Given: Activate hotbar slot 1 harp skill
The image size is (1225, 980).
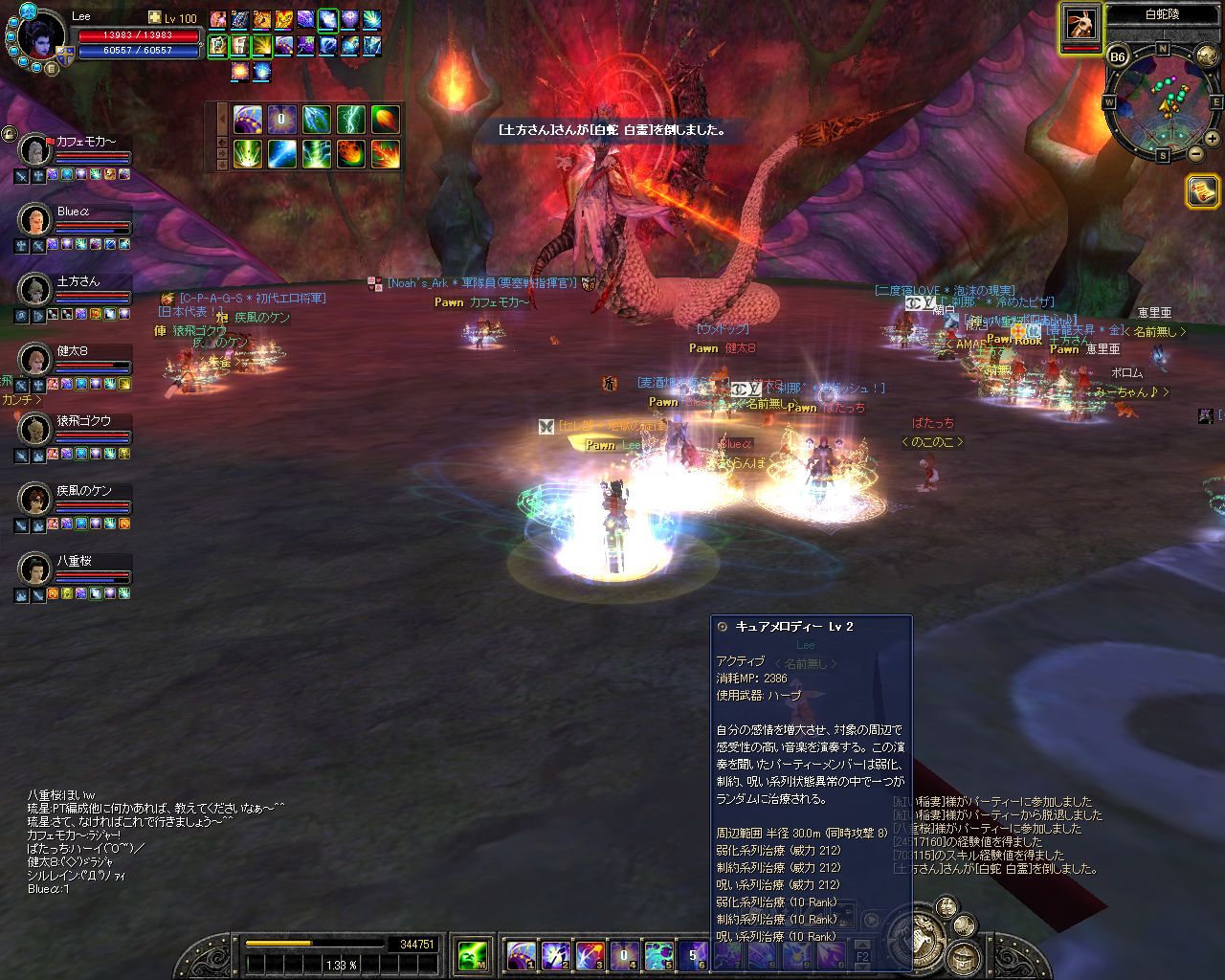Looking at the screenshot, I should (x=521, y=955).
